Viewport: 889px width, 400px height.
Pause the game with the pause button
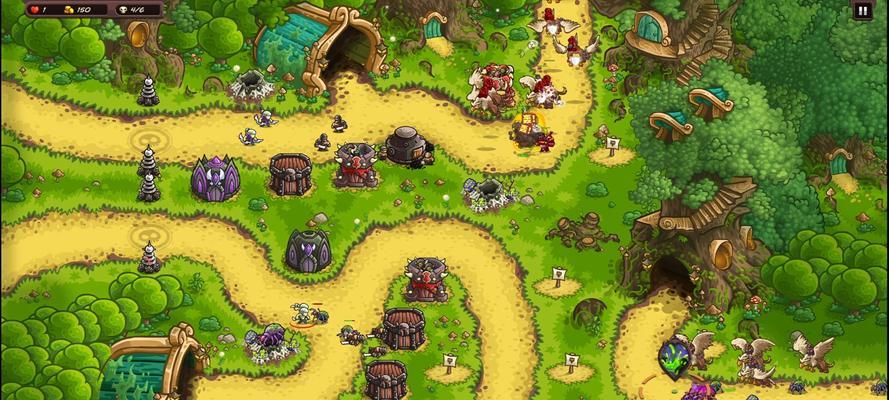(x=862, y=11)
